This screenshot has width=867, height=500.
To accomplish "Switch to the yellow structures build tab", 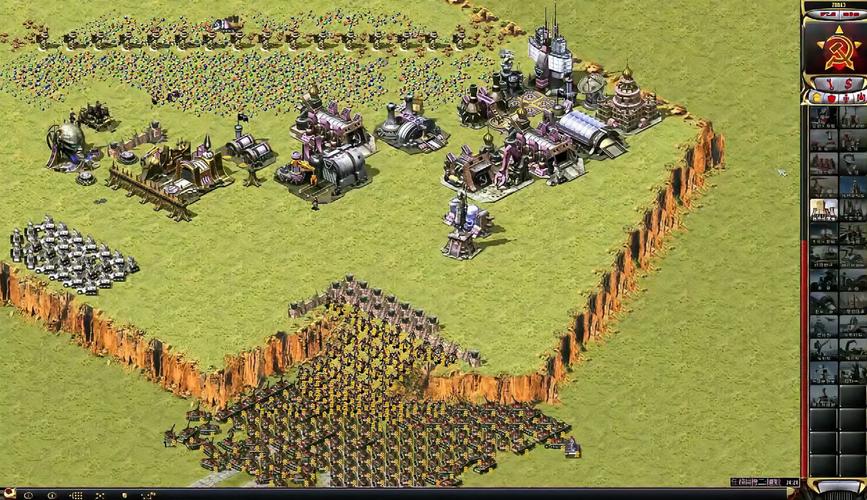I will coord(815,98).
